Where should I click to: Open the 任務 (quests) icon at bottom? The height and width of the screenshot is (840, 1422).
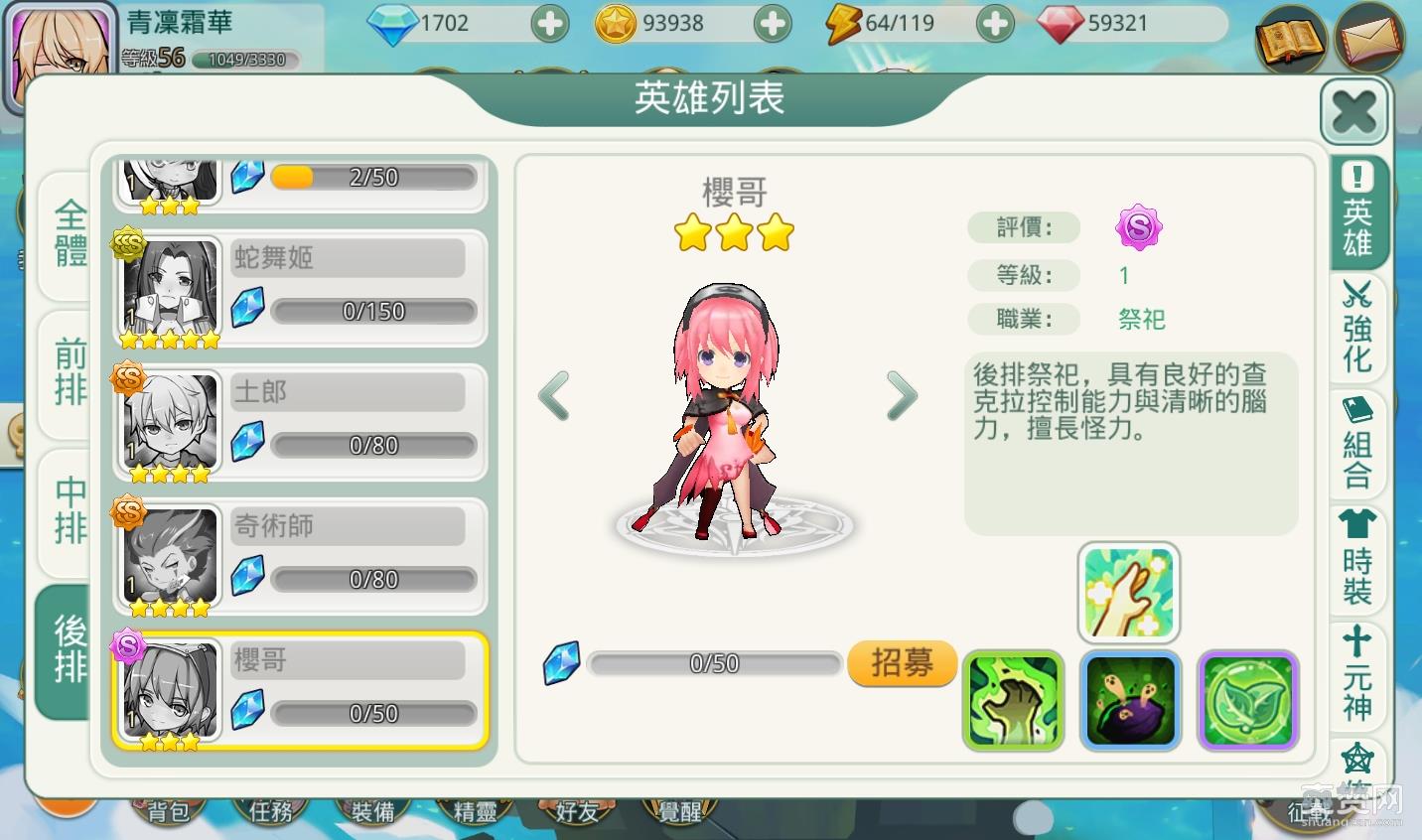(x=270, y=811)
